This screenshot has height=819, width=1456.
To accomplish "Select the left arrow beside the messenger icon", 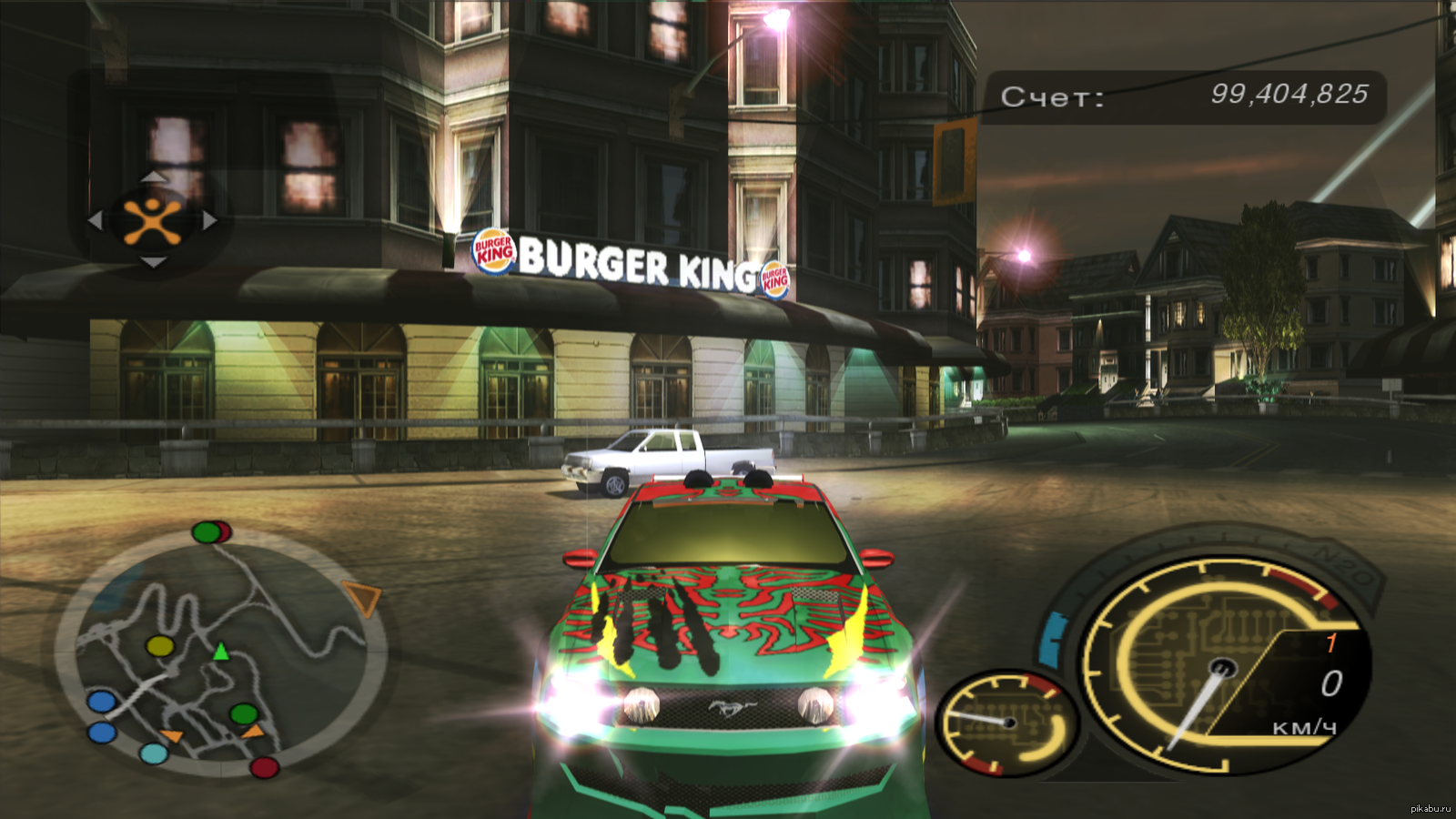I will click(96, 220).
